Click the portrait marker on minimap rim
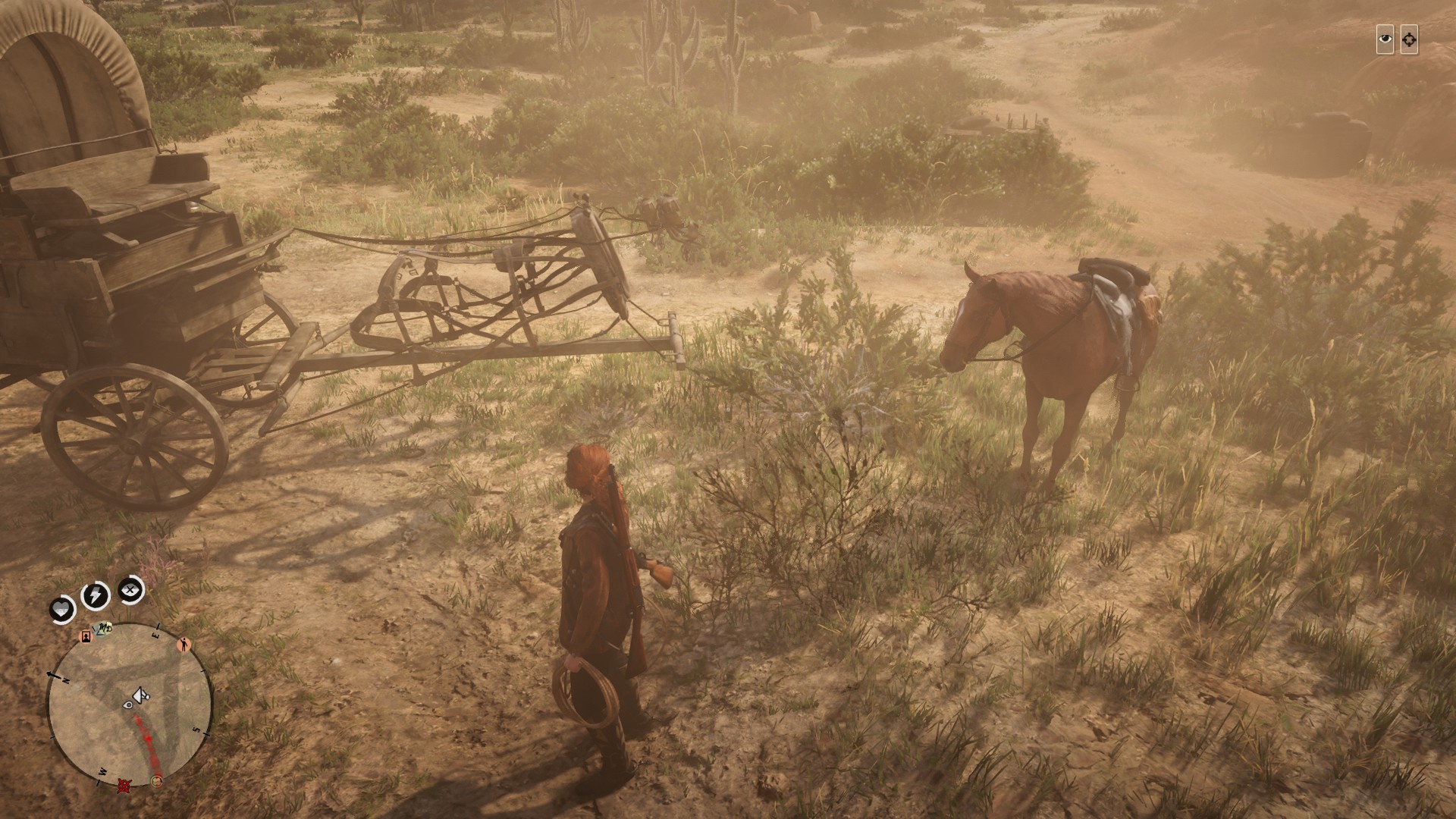Screen dimensions: 1456x819 click(x=86, y=637)
